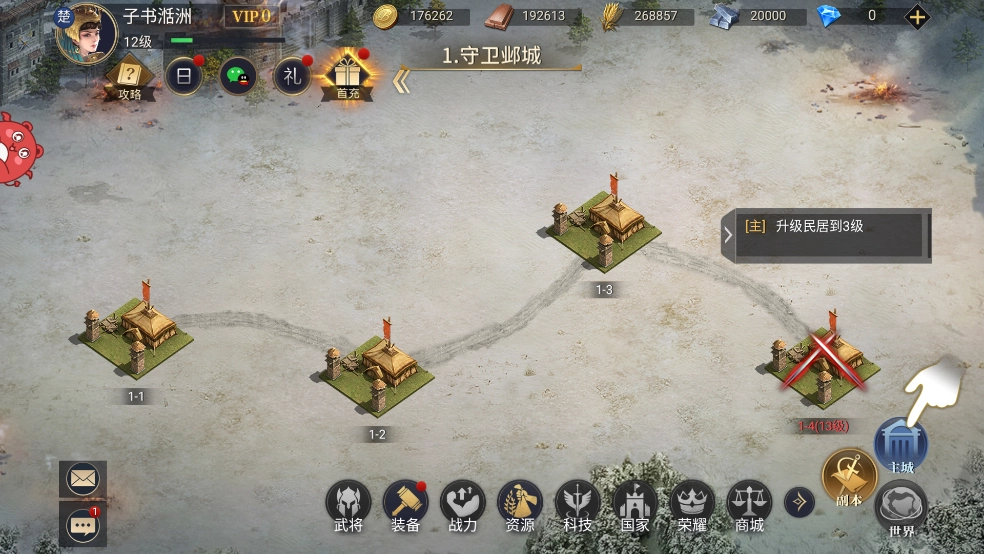The width and height of the screenshot is (984, 554).
Task: Open the 日 daily tasks icon
Action: tap(183, 76)
